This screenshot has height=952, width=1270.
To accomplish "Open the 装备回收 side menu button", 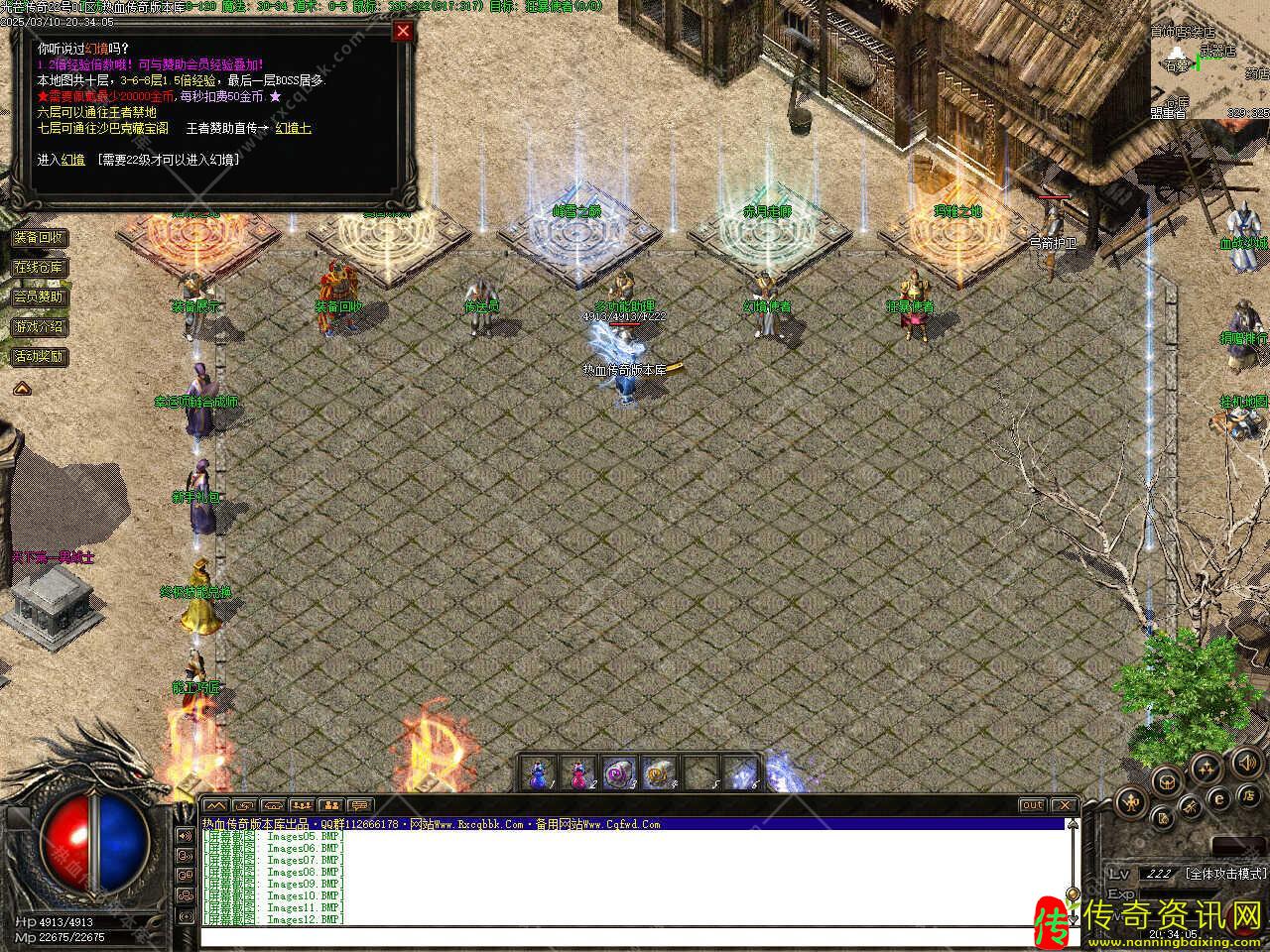I will point(40,237).
